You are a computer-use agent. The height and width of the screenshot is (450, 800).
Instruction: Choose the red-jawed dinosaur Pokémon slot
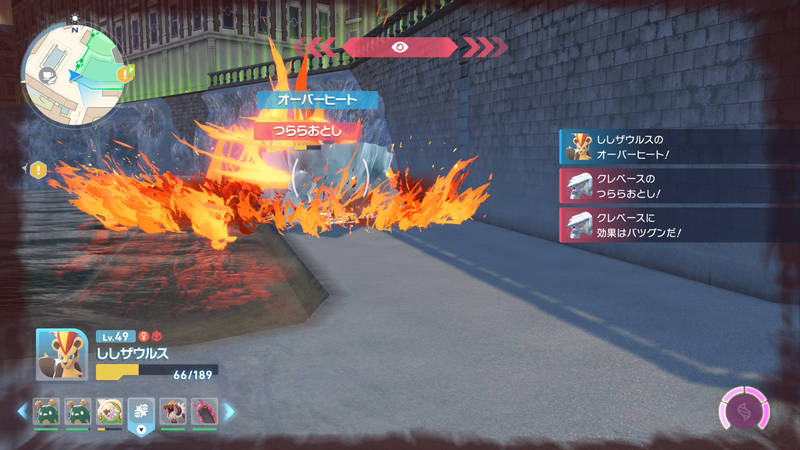tap(172, 411)
